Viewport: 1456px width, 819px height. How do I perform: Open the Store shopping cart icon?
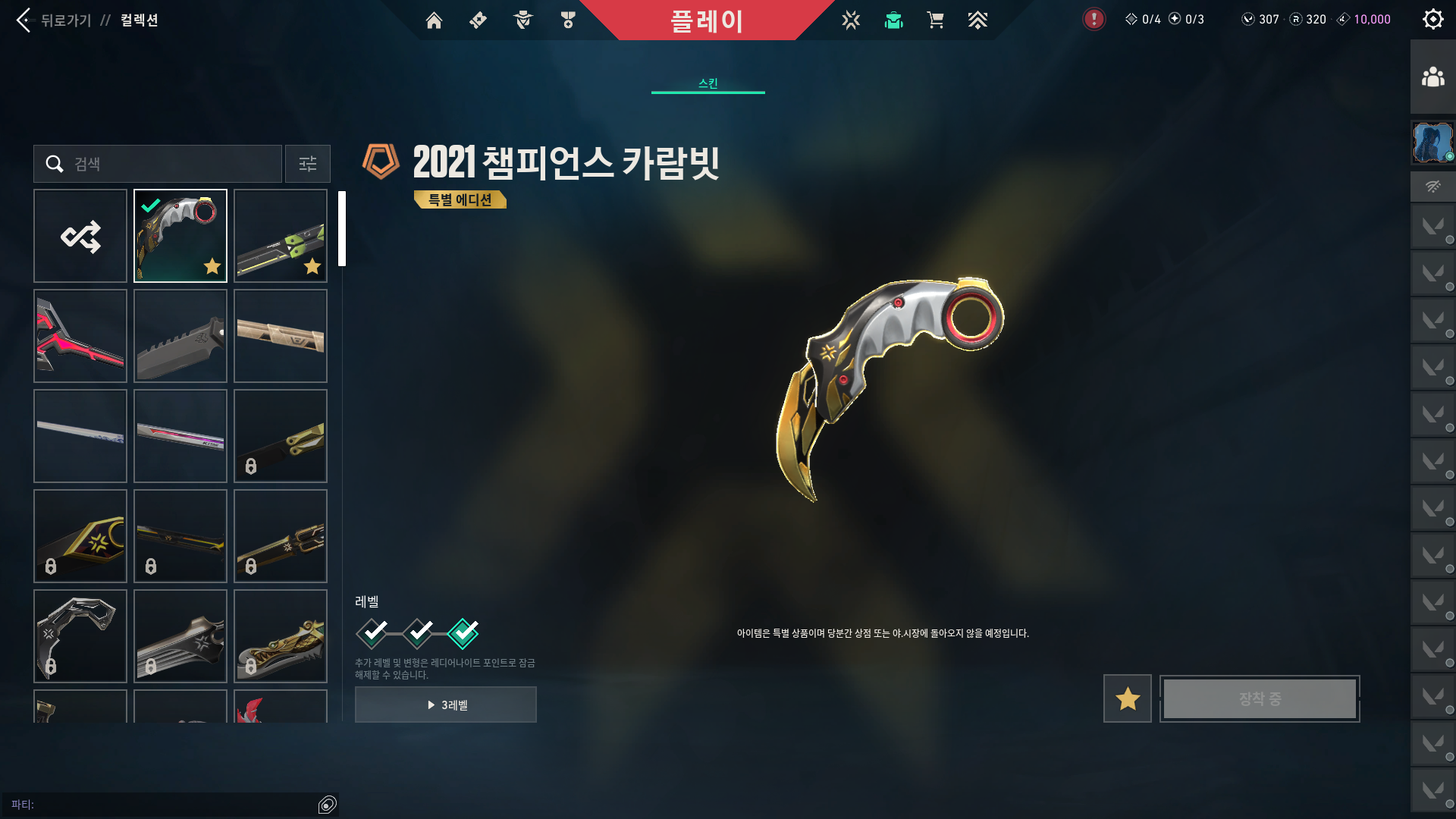(x=935, y=20)
